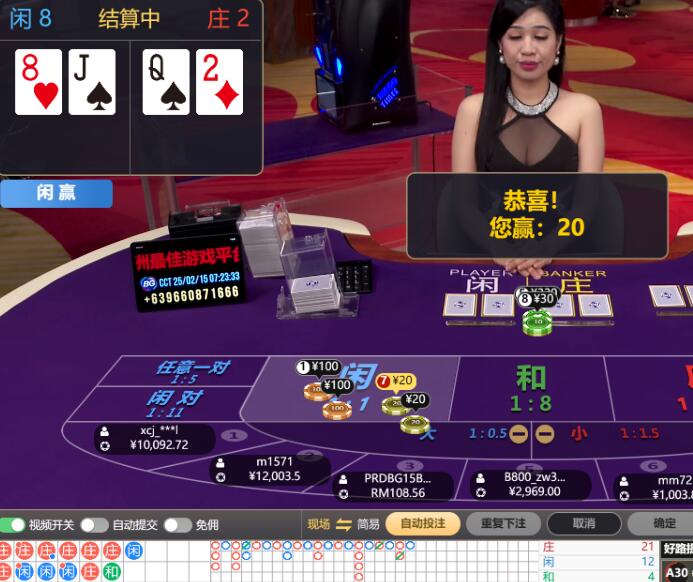Bet on 任意一对 any pair

point(190,372)
